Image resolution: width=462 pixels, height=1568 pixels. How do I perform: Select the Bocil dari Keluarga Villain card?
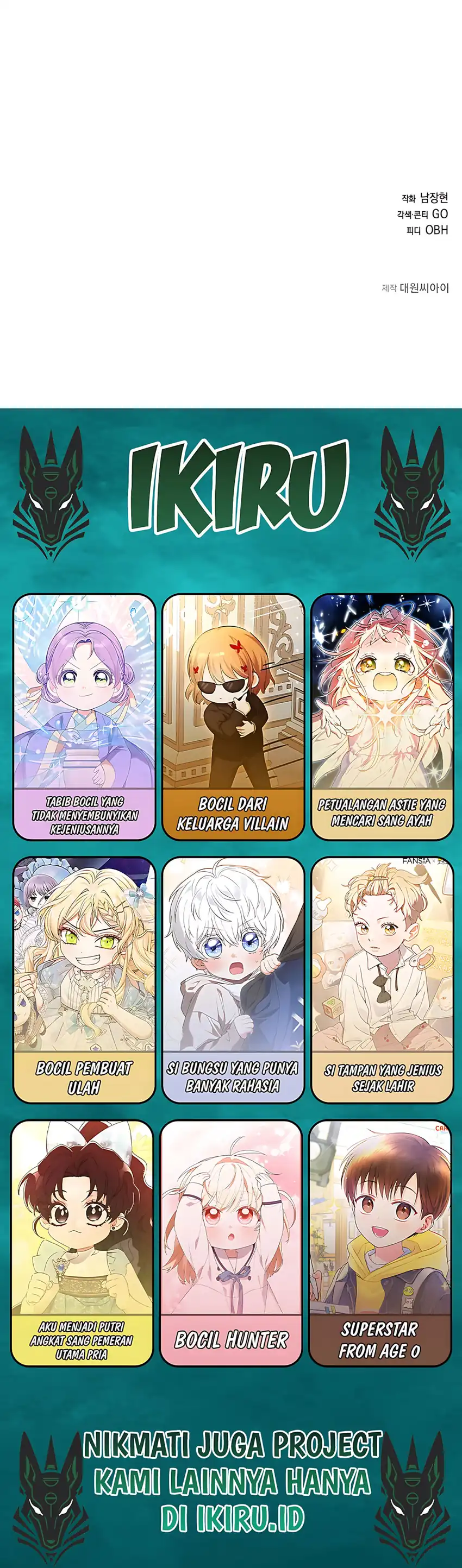[x=233, y=716]
